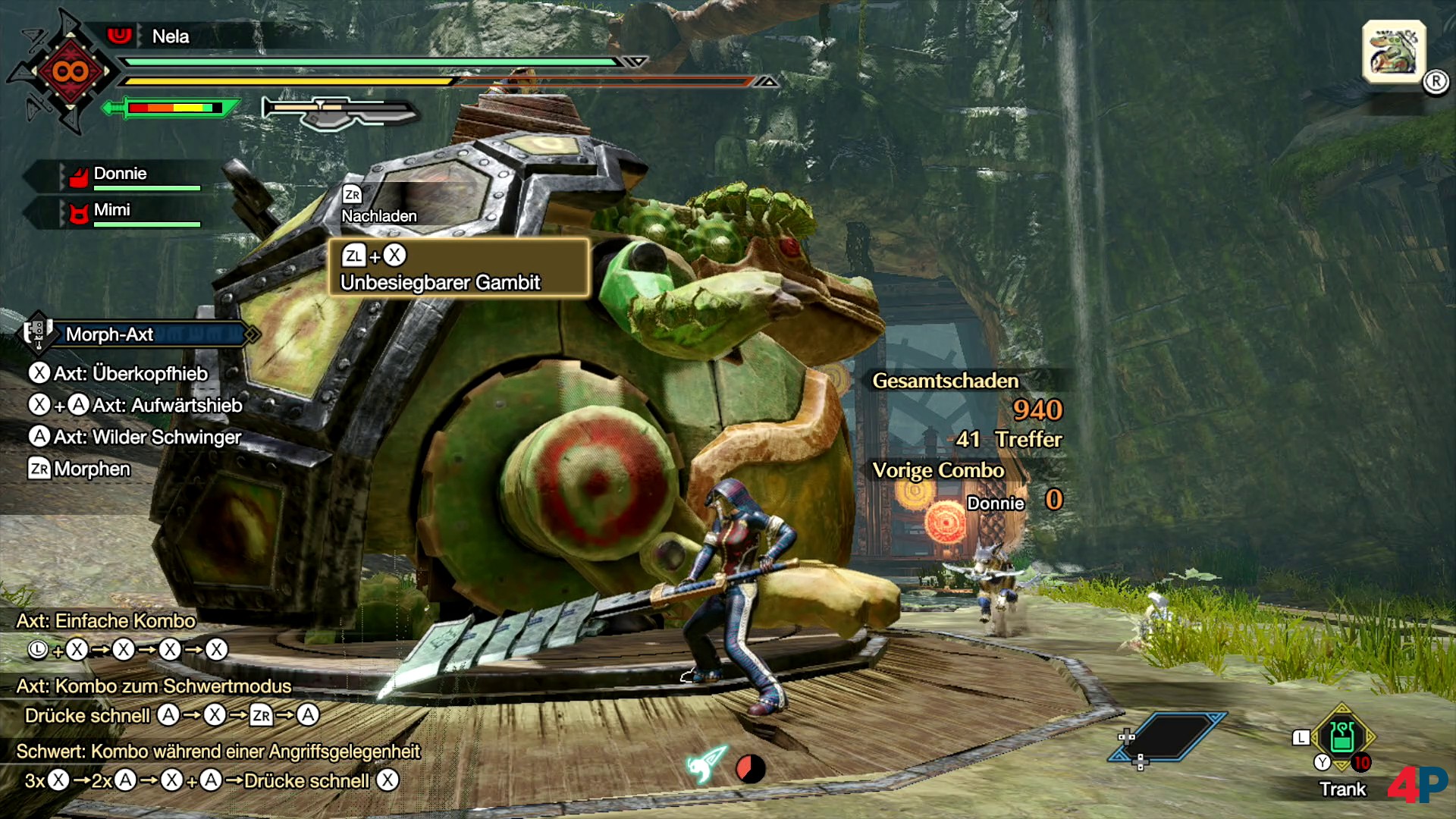Select party member Donnie
The image size is (1456, 819).
click(120, 174)
